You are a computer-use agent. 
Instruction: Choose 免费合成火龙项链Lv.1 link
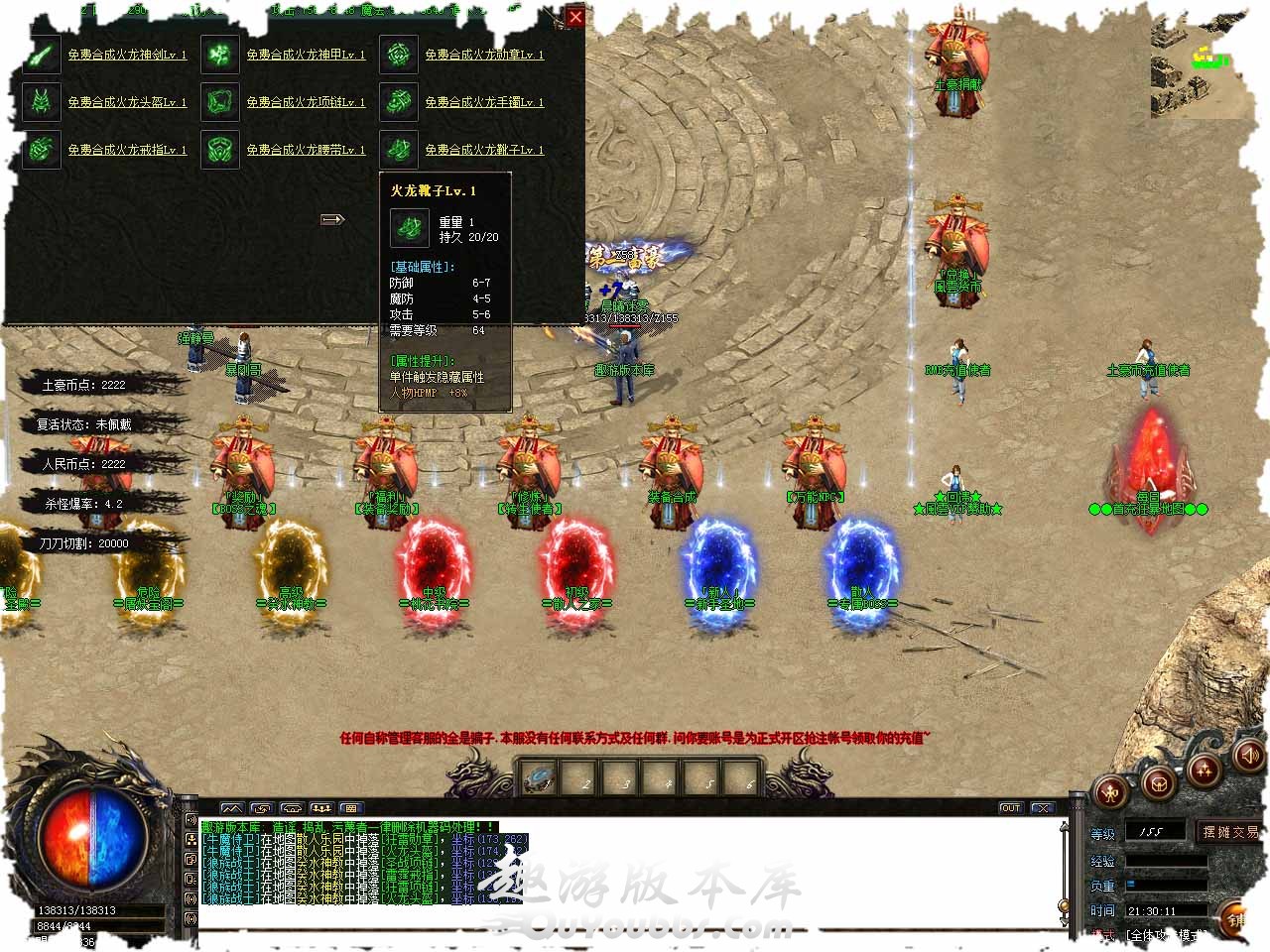click(x=306, y=102)
